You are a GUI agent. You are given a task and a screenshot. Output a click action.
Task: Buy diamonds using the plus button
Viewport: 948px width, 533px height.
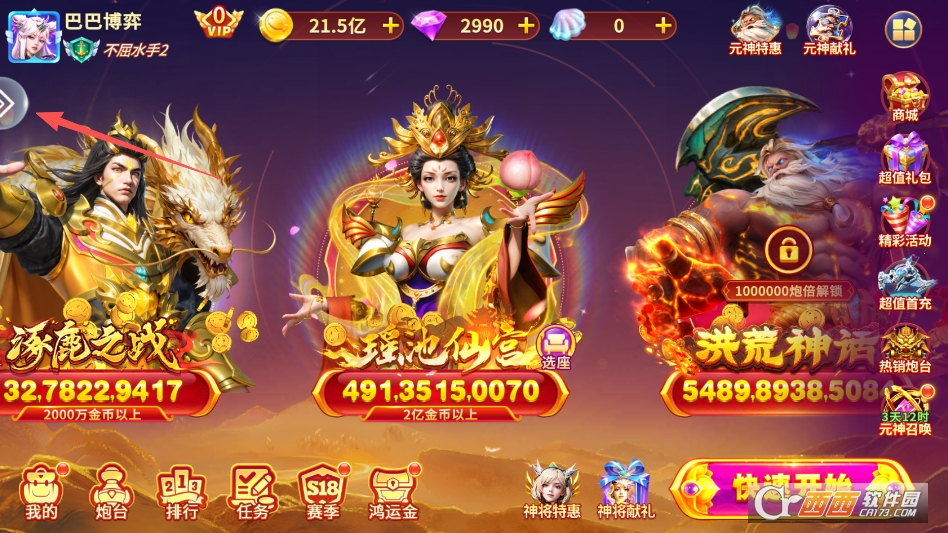(527, 26)
